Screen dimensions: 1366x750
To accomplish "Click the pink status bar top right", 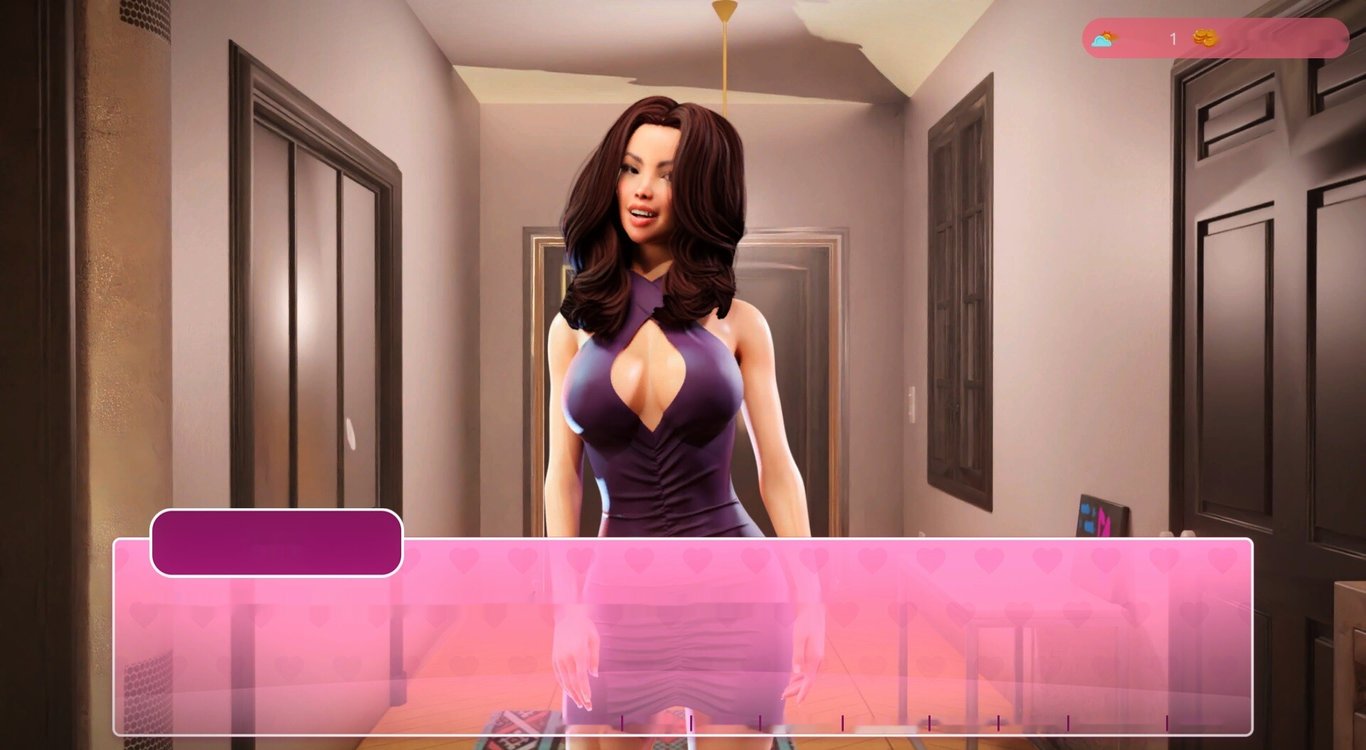I will [x=1210, y=38].
